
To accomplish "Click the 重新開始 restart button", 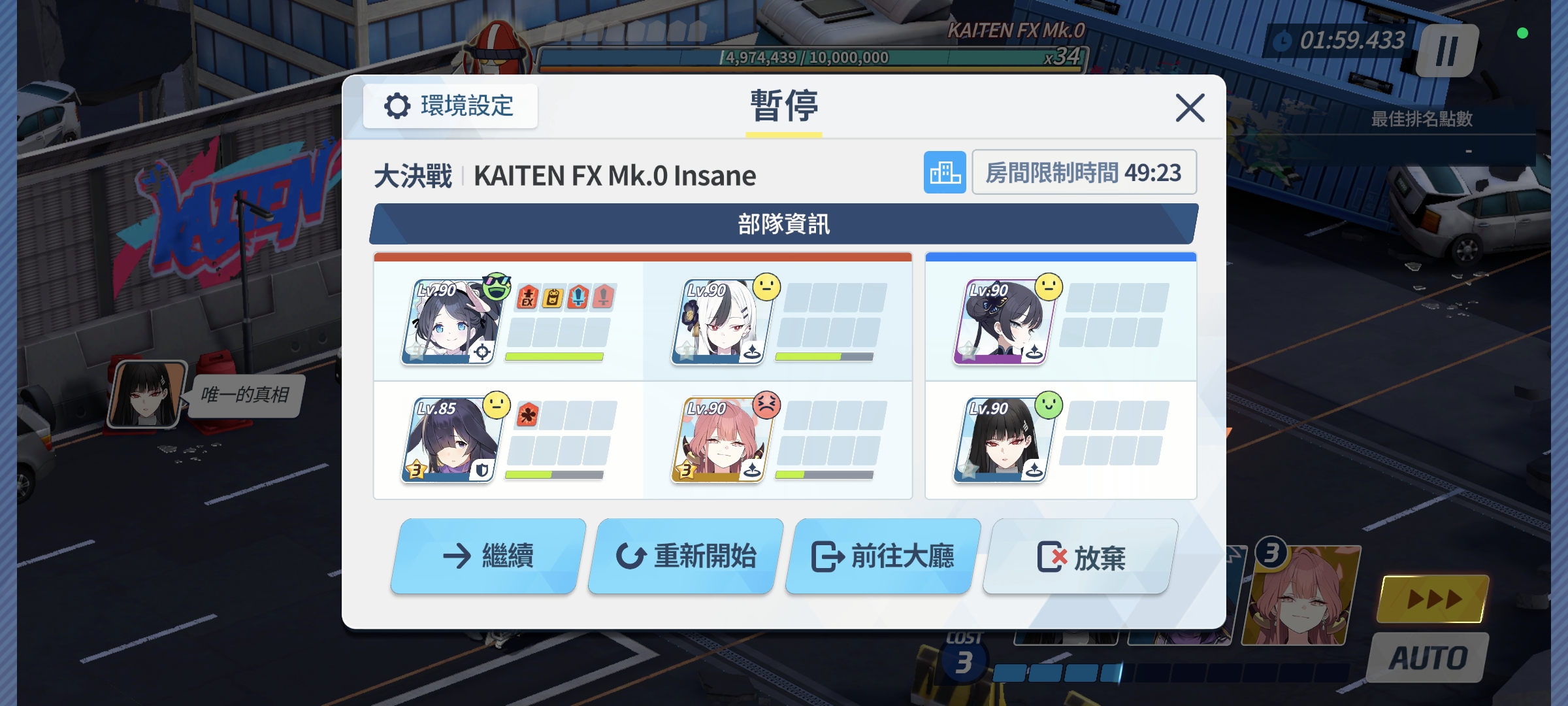I will pos(681,555).
